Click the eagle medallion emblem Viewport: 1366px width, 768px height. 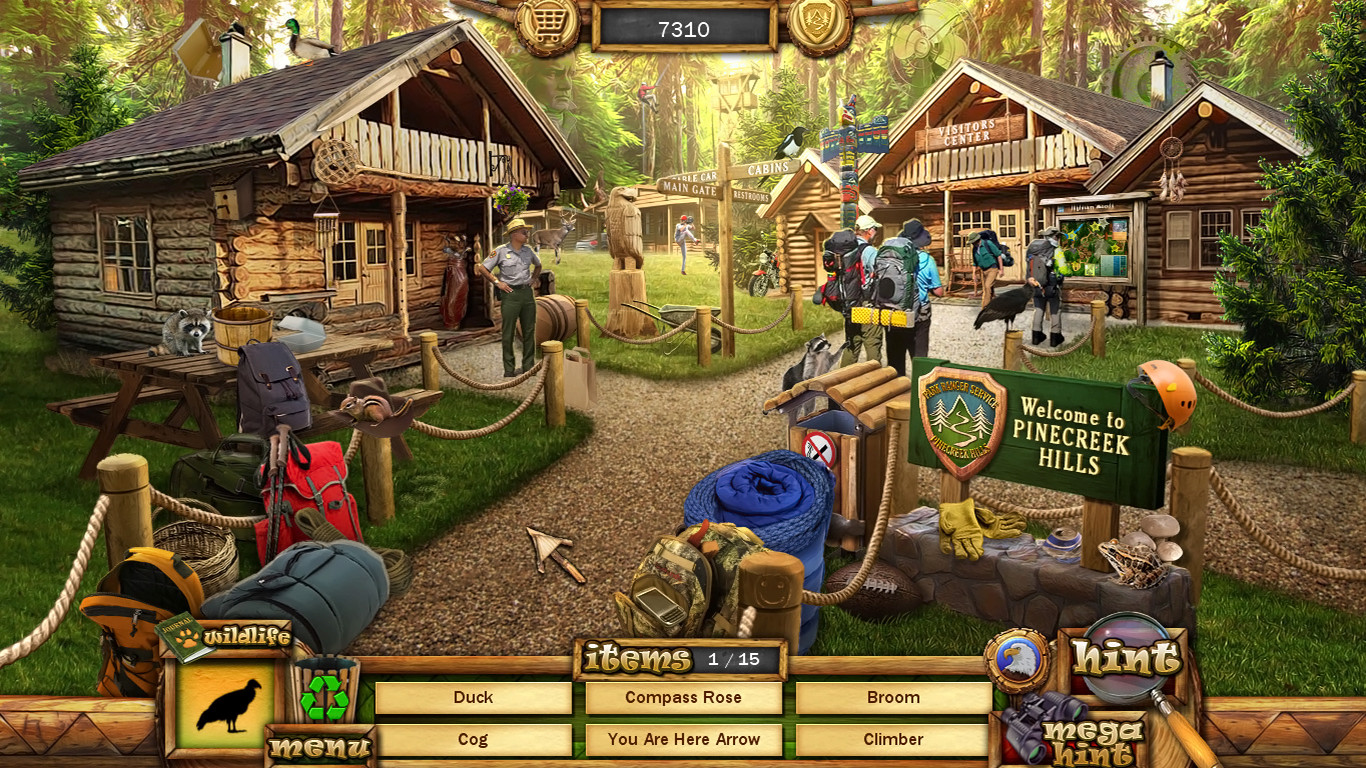tap(1018, 659)
